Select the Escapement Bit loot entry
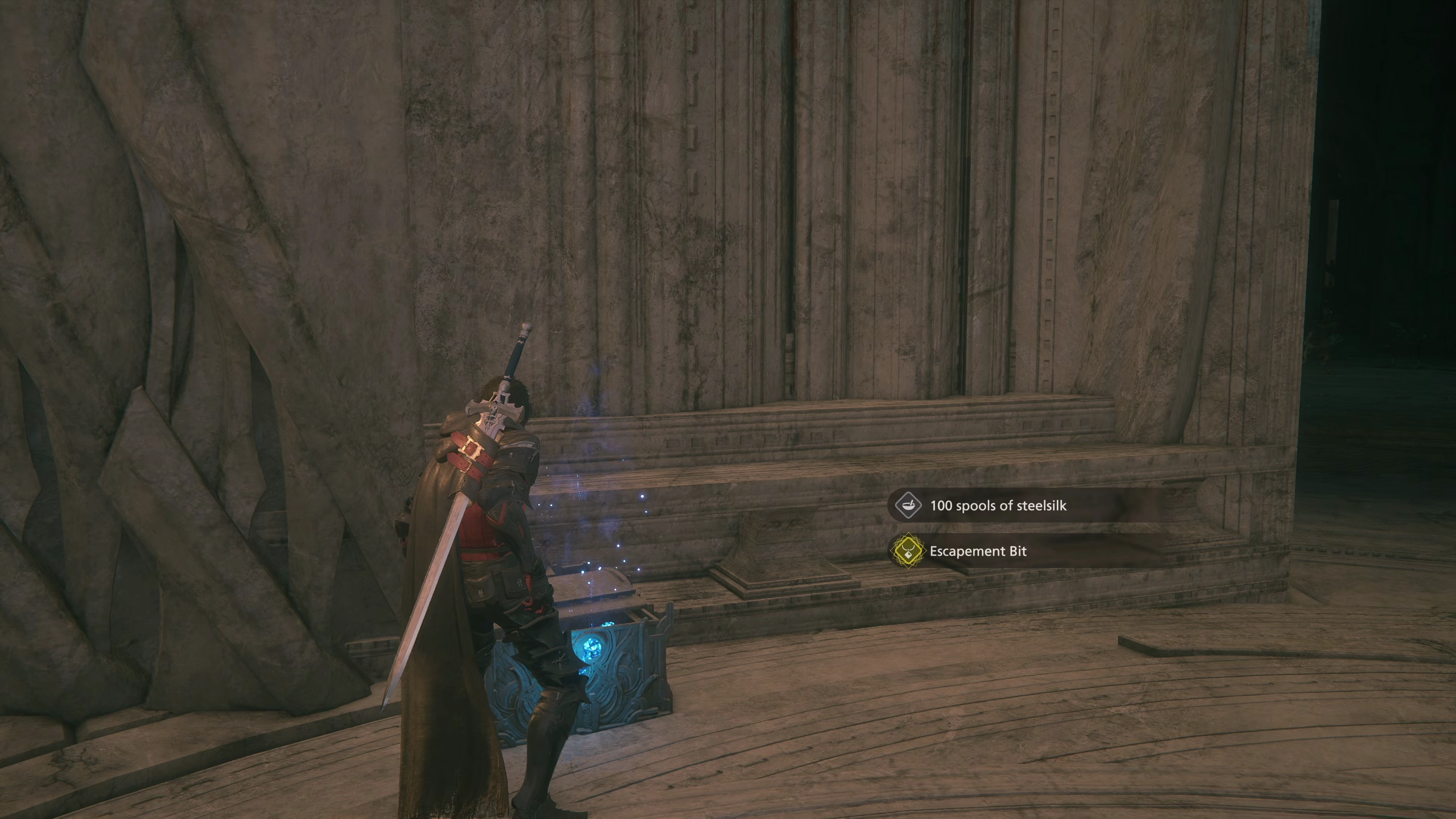 coord(978,551)
